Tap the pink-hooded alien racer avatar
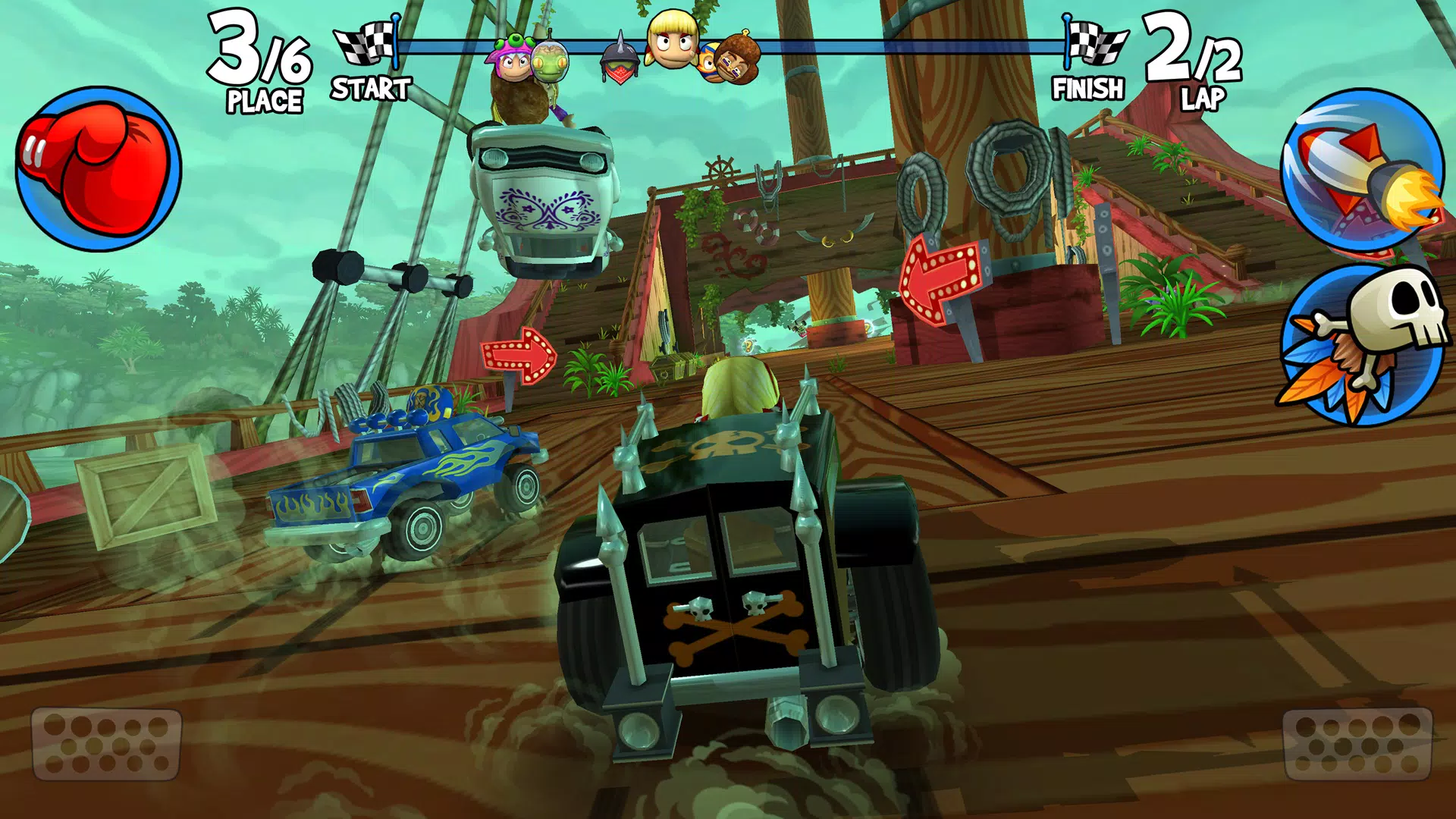Viewport: 1456px width, 819px height. [513, 61]
